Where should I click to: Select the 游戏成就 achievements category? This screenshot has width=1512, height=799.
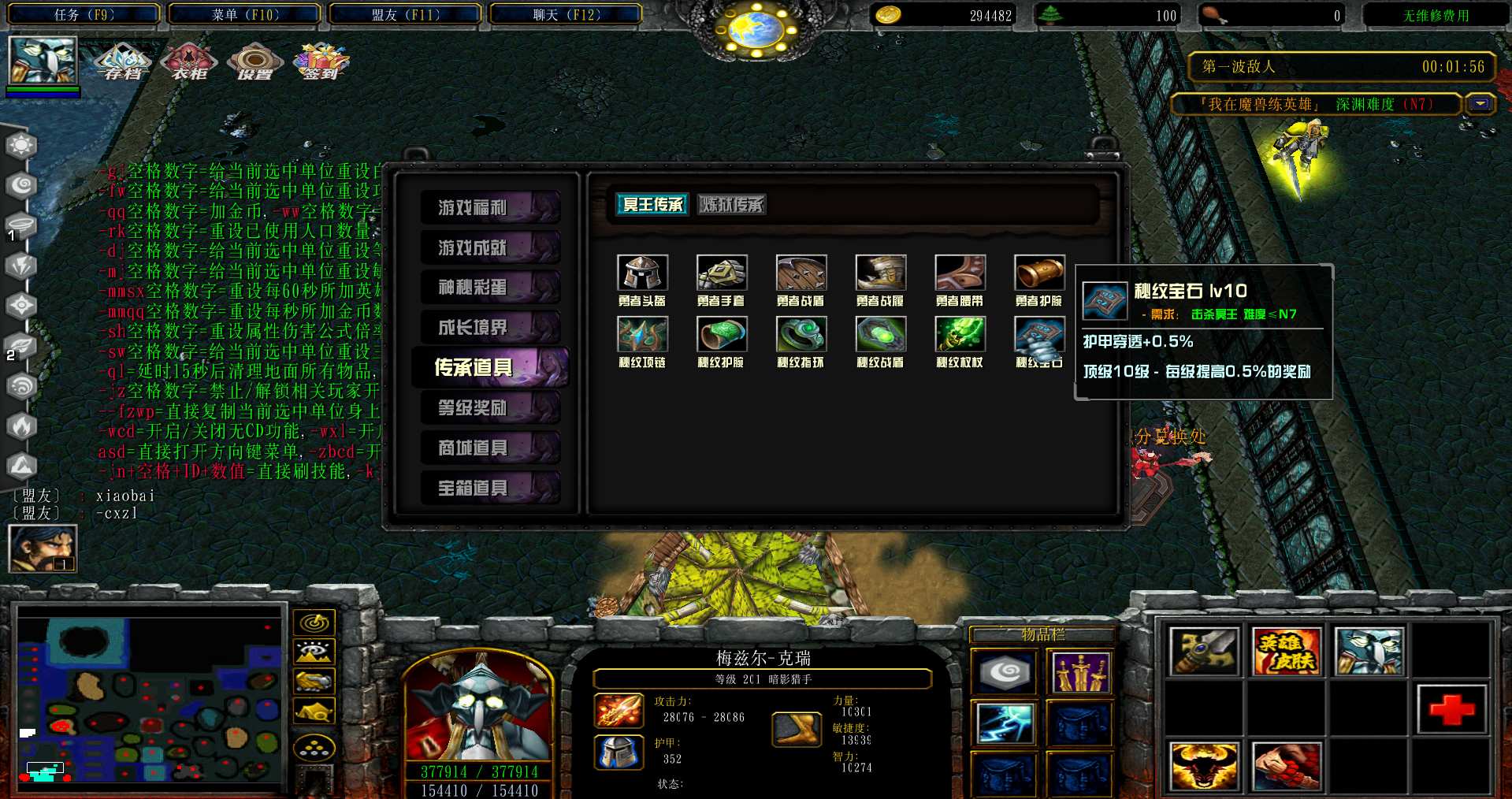tap(490, 247)
